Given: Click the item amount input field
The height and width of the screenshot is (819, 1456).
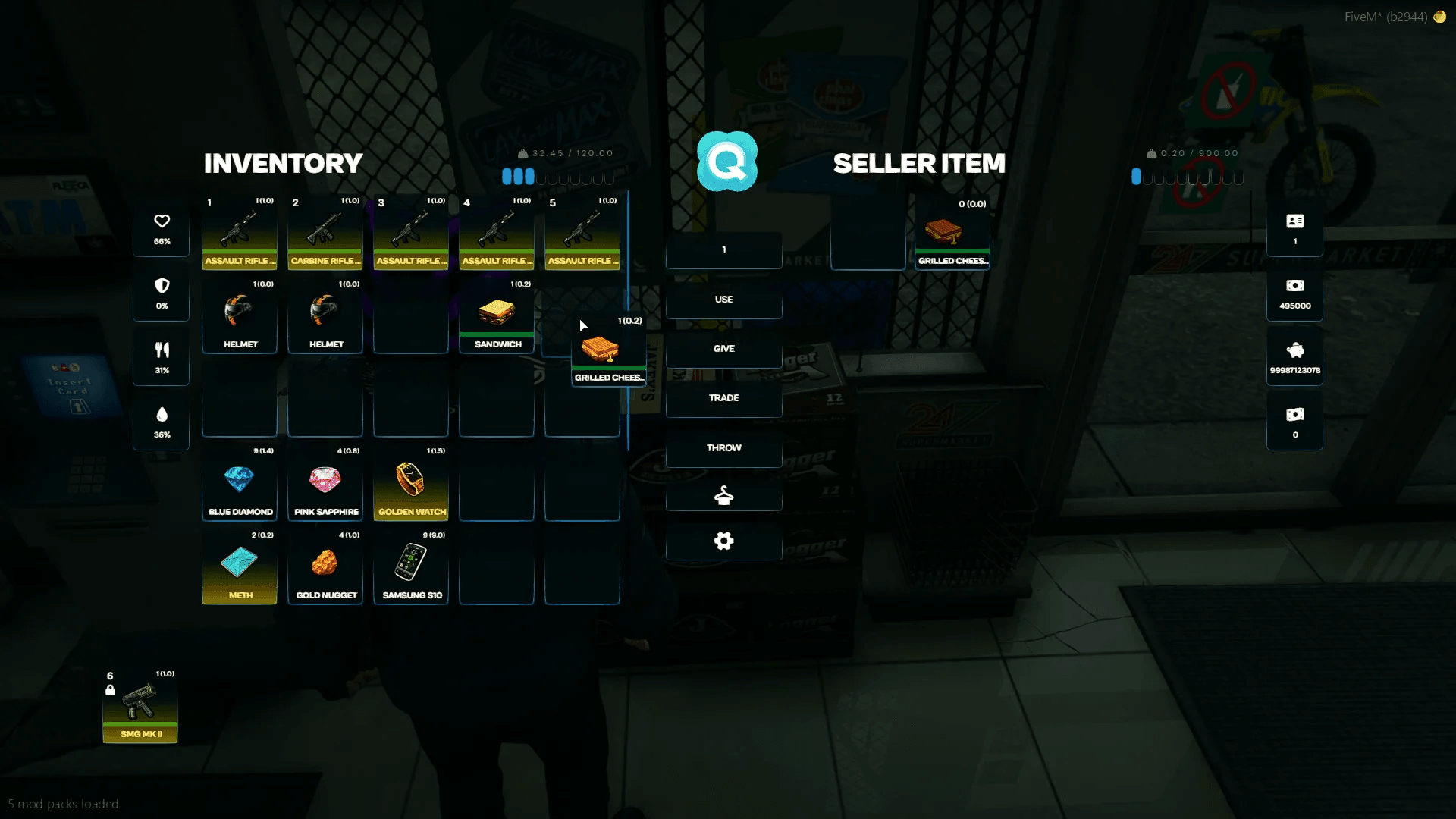Looking at the screenshot, I should click(x=723, y=249).
